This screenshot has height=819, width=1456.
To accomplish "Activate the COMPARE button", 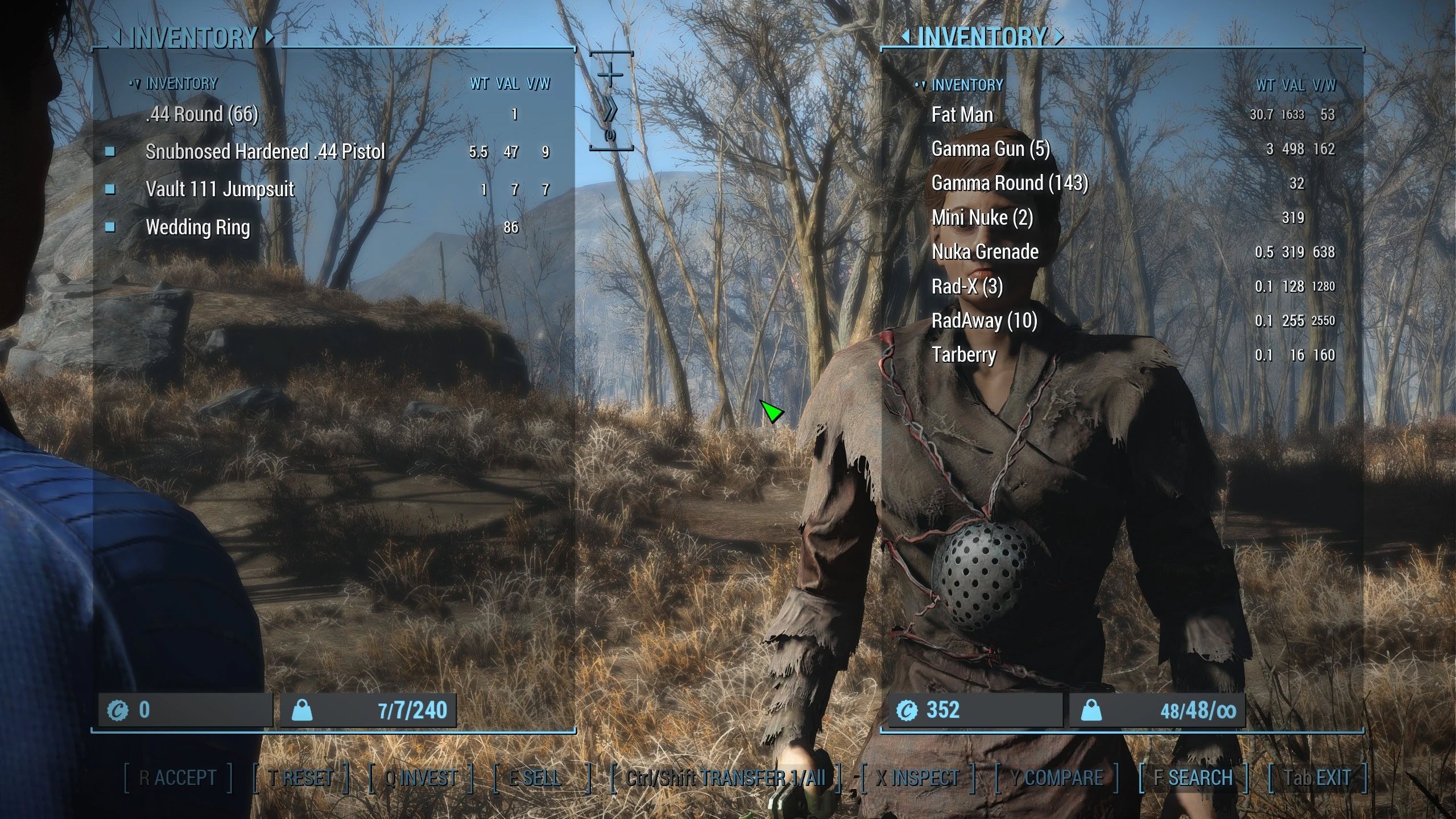I will point(1057,778).
